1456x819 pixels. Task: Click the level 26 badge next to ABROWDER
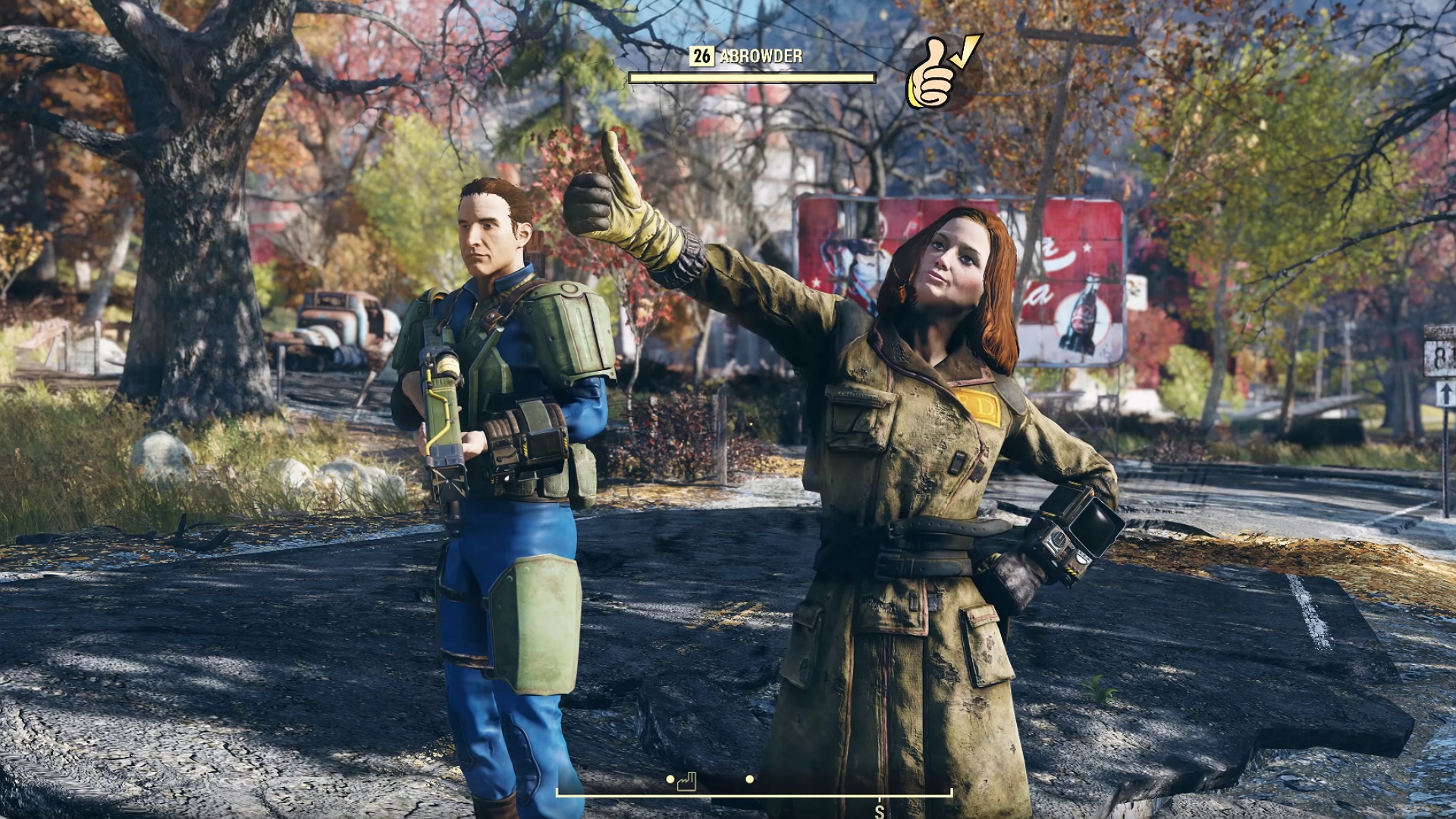tap(702, 55)
